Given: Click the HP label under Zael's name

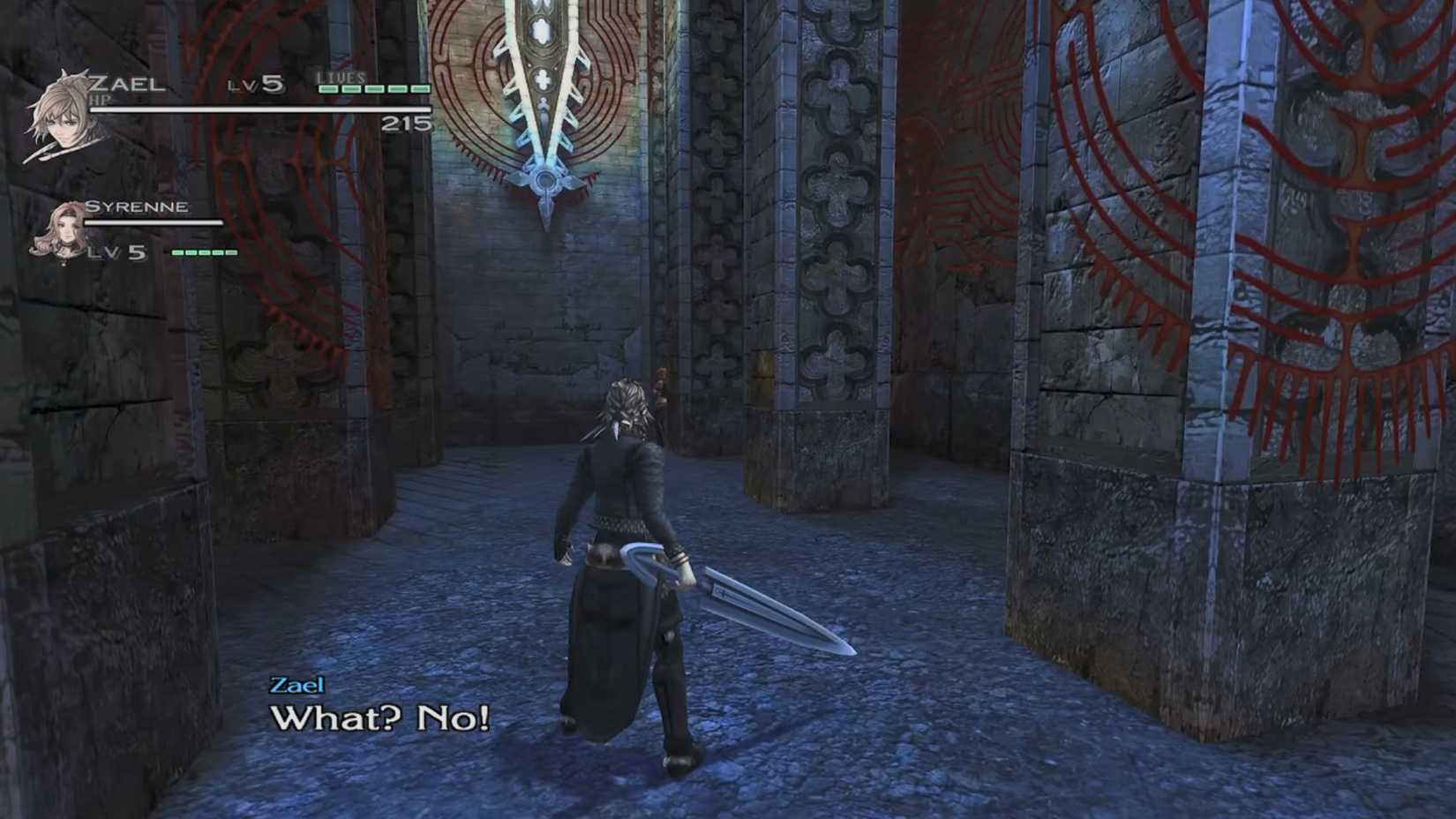Looking at the screenshot, I should pos(100,100).
